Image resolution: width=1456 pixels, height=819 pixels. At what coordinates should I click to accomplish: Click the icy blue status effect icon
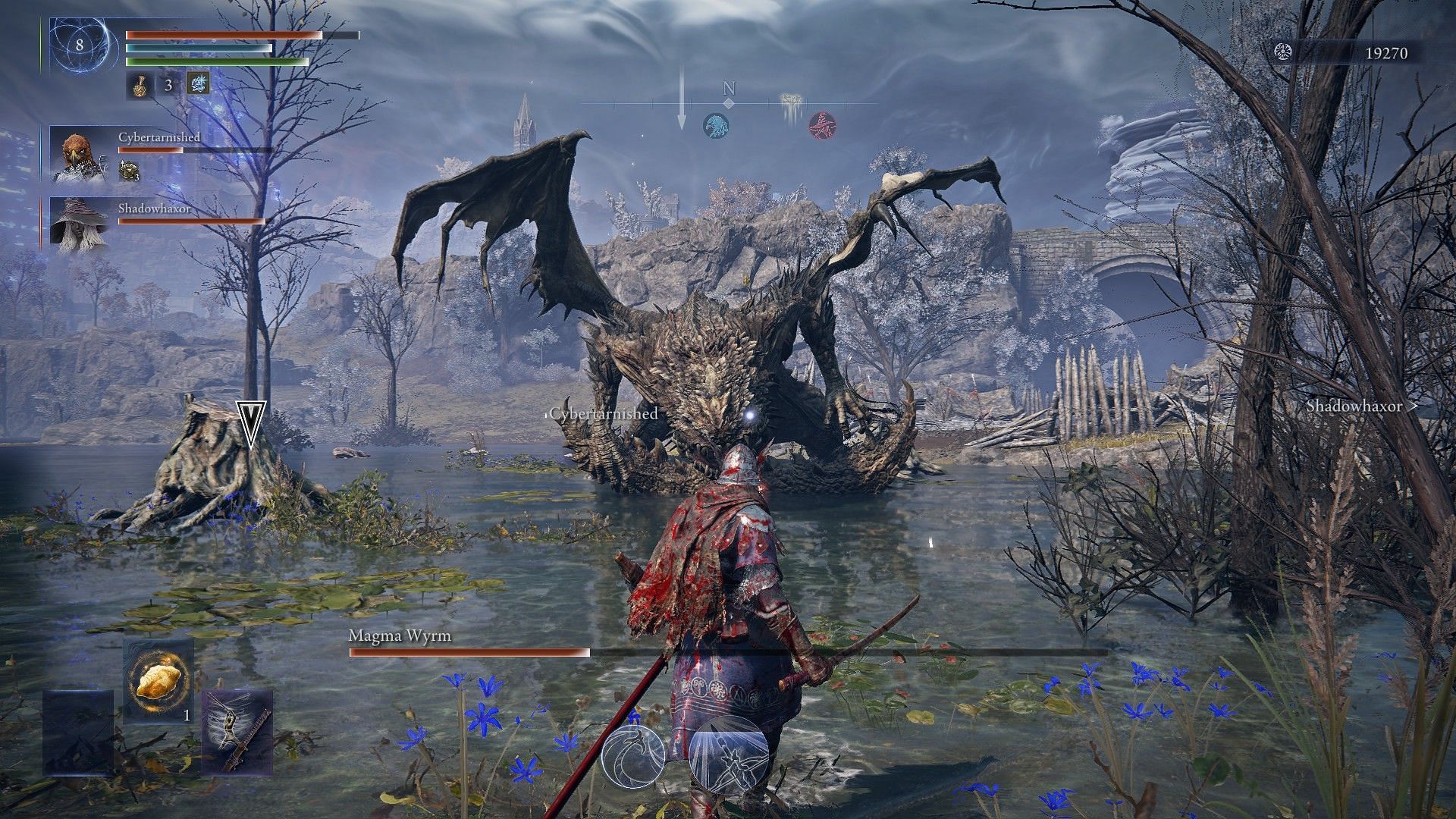pyautogui.click(x=198, y=84)
